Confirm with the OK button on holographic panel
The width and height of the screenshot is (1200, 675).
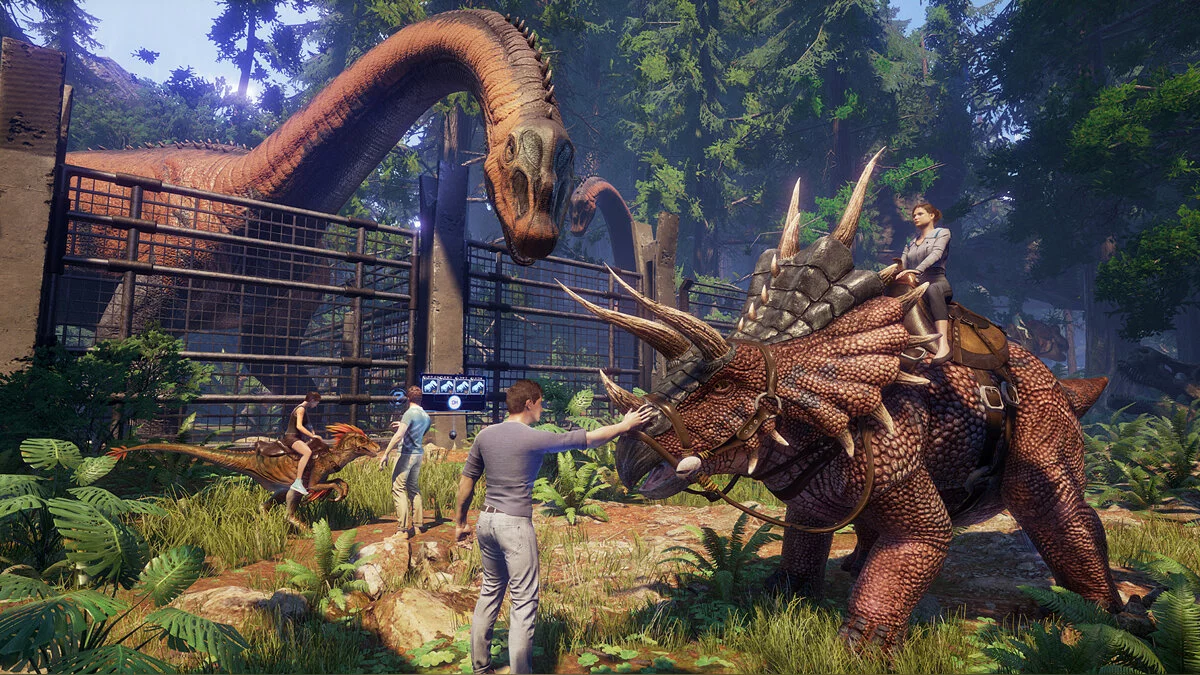click(454, 402)
